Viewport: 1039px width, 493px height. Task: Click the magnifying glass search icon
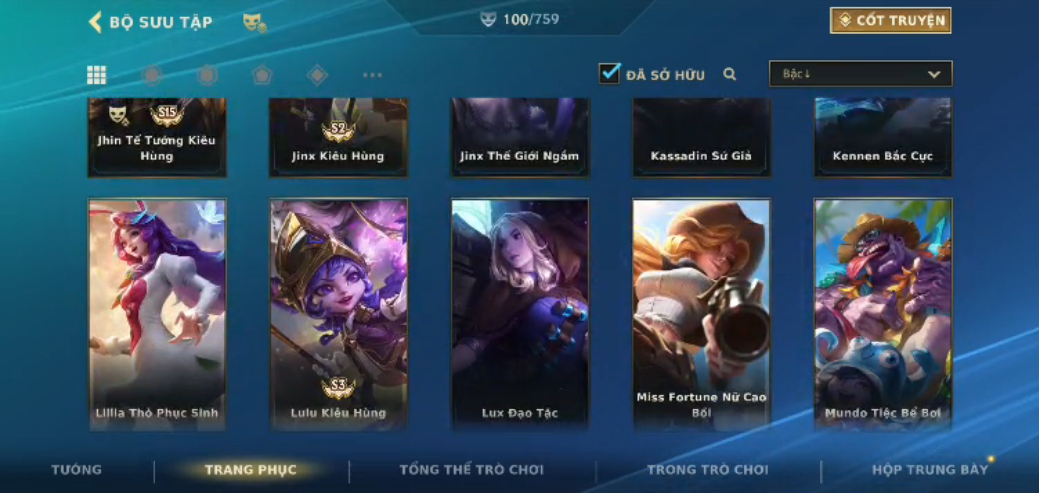730,74
